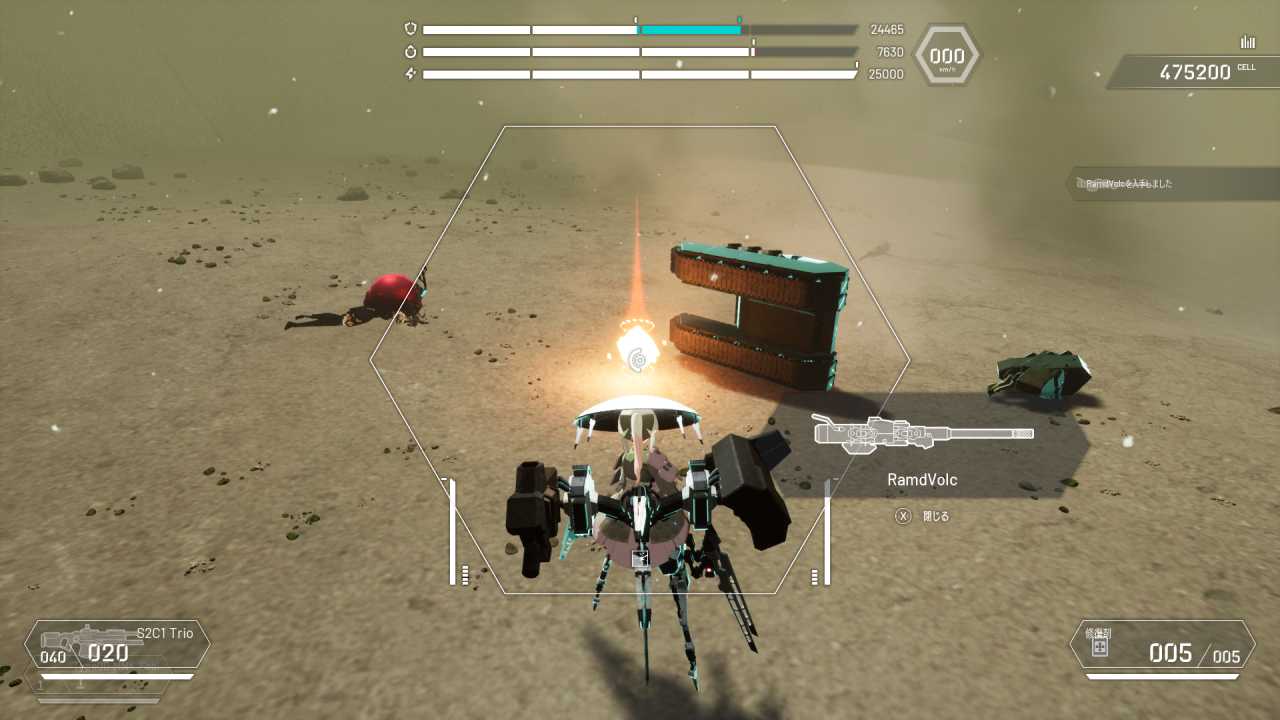Open the RamdVolc acquired notification
1280x720 pixels.
tap(1170, 184)
